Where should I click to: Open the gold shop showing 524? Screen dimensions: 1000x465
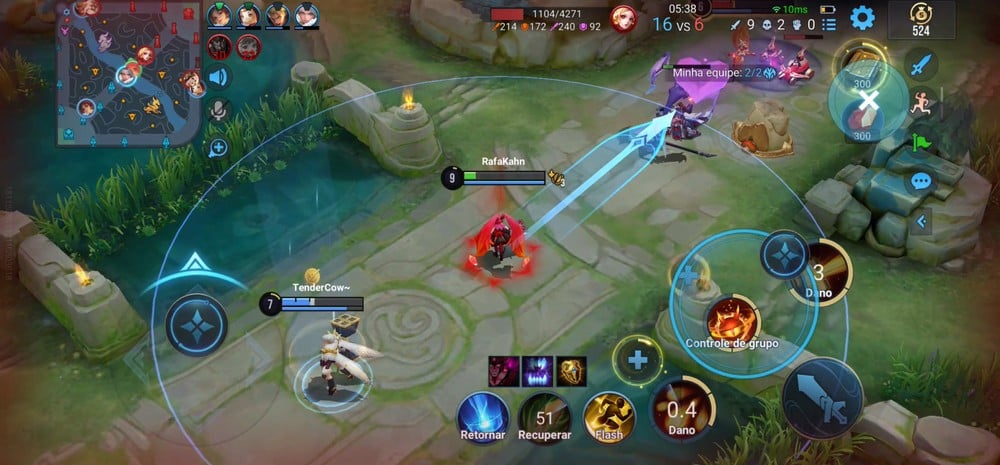[920, 19]
